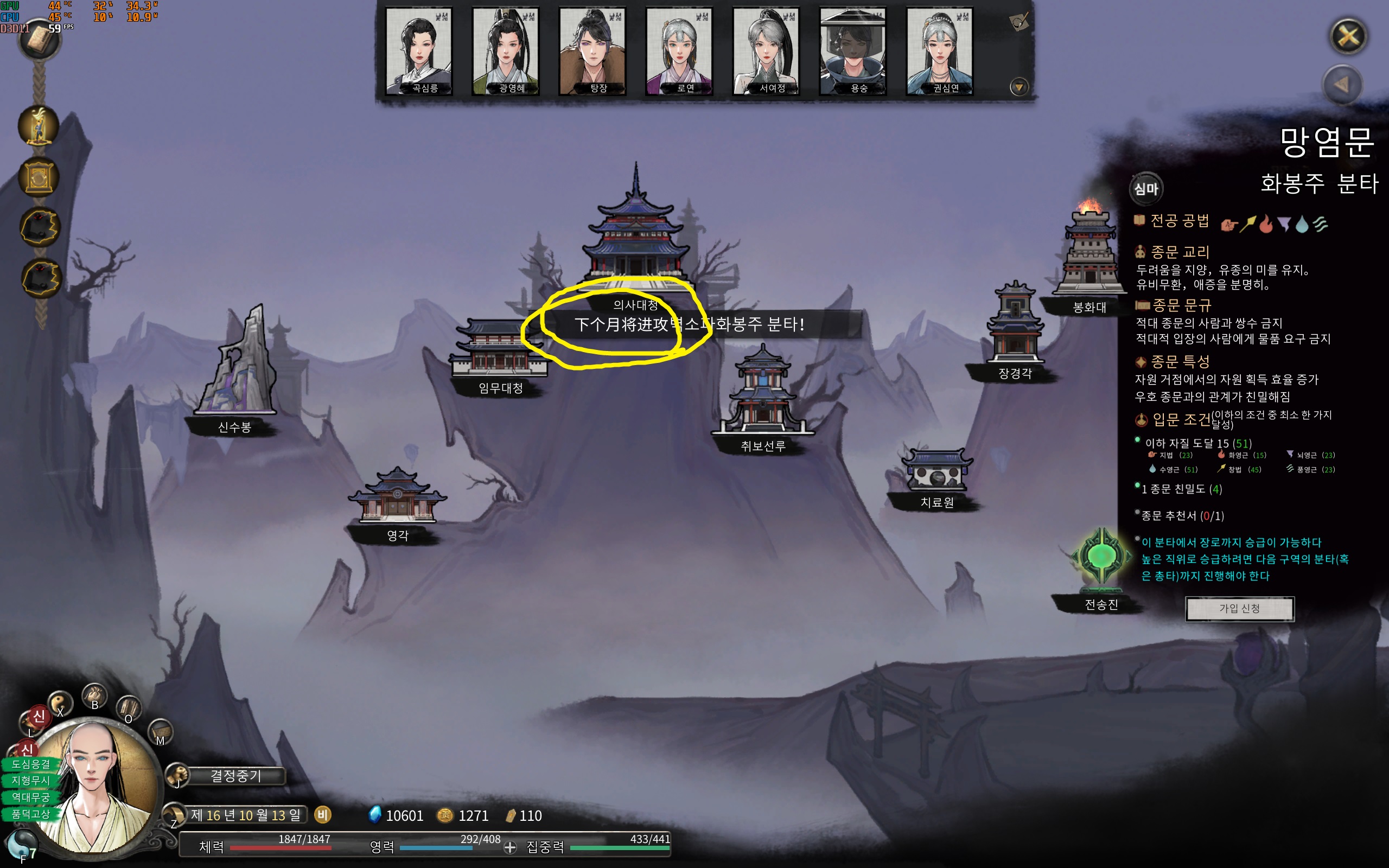Choose the 서여정 character portrait
Screen dimensions: 1389x868
766,51
